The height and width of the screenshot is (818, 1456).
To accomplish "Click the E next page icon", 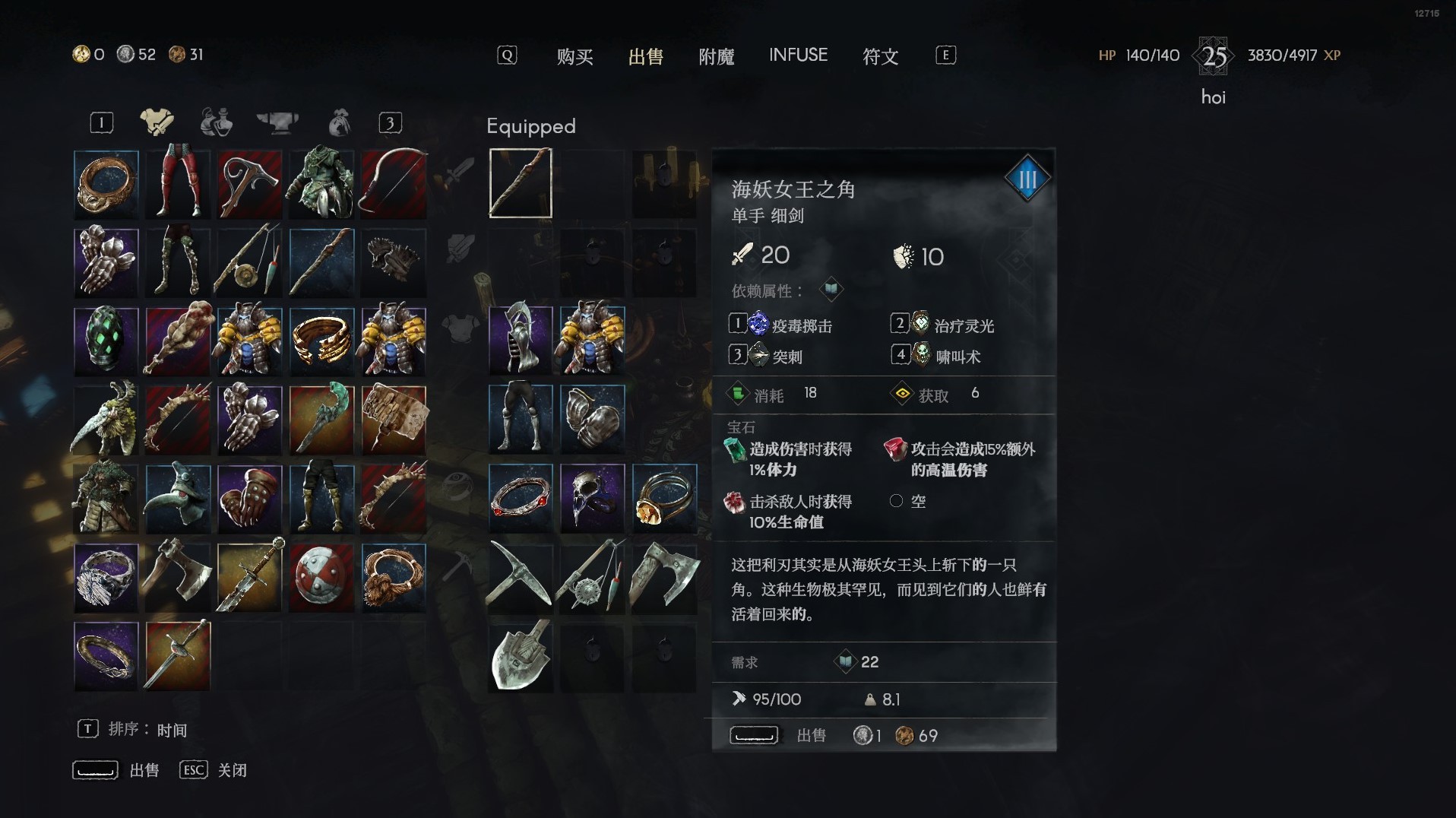I will [945, 55].
